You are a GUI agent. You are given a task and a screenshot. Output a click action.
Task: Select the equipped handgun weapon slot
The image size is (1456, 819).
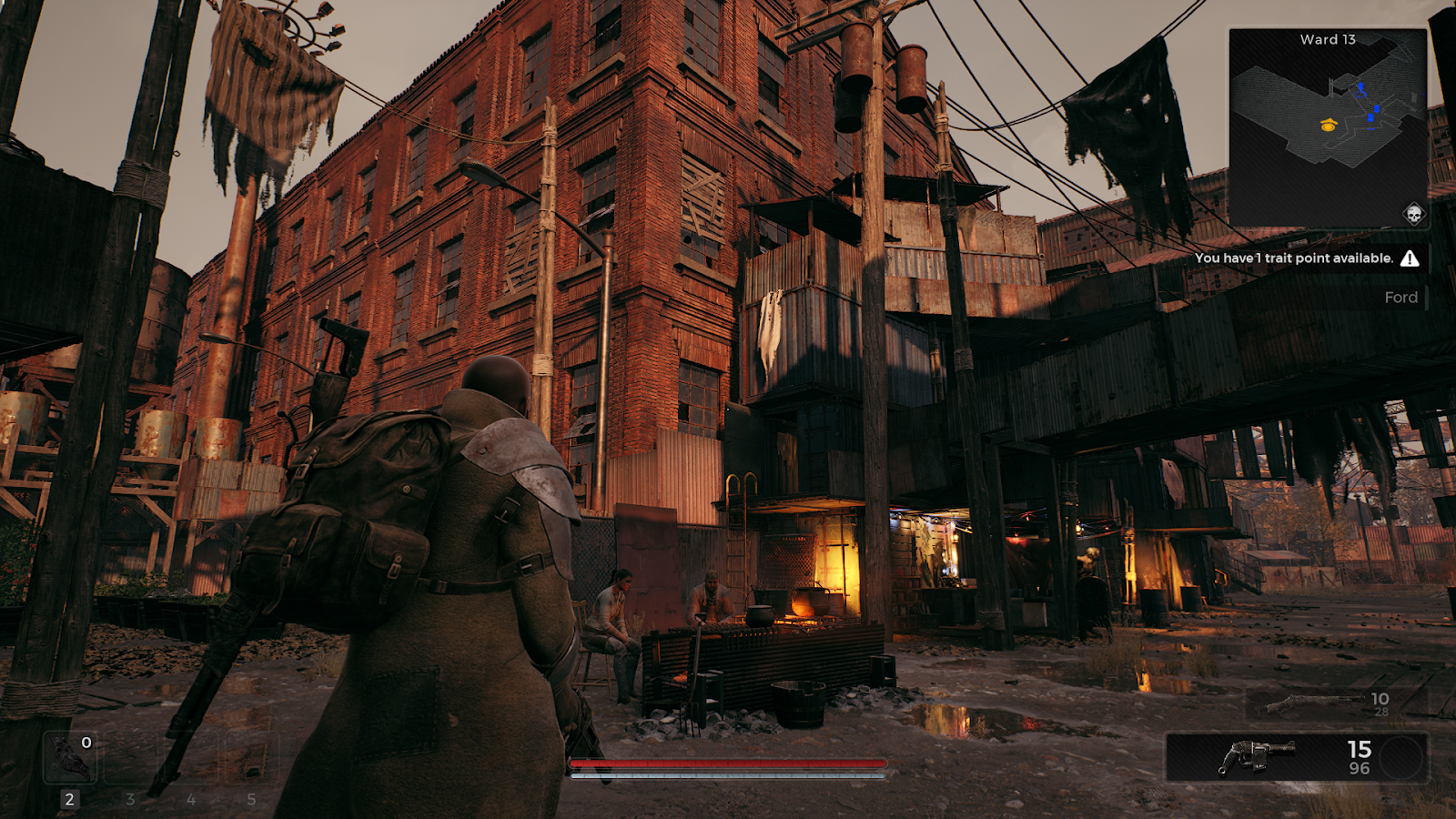pyautogui.click(x=1296, y=757)
